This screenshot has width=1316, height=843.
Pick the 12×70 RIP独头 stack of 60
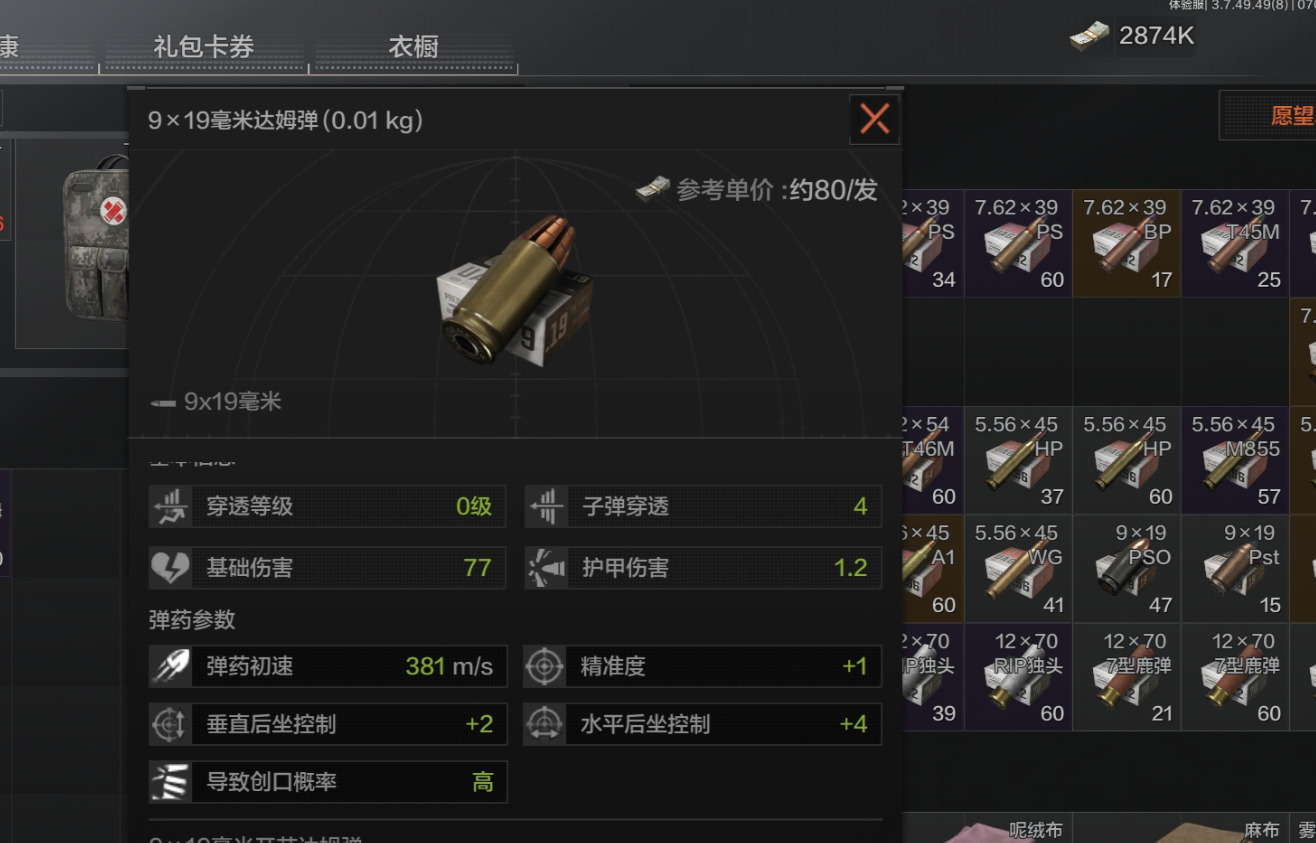coord(1018,677)
